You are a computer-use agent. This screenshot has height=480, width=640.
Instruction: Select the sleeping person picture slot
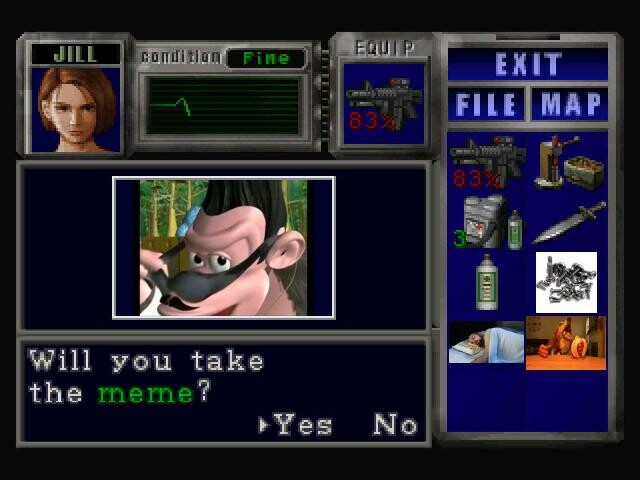tap(486, 342)
